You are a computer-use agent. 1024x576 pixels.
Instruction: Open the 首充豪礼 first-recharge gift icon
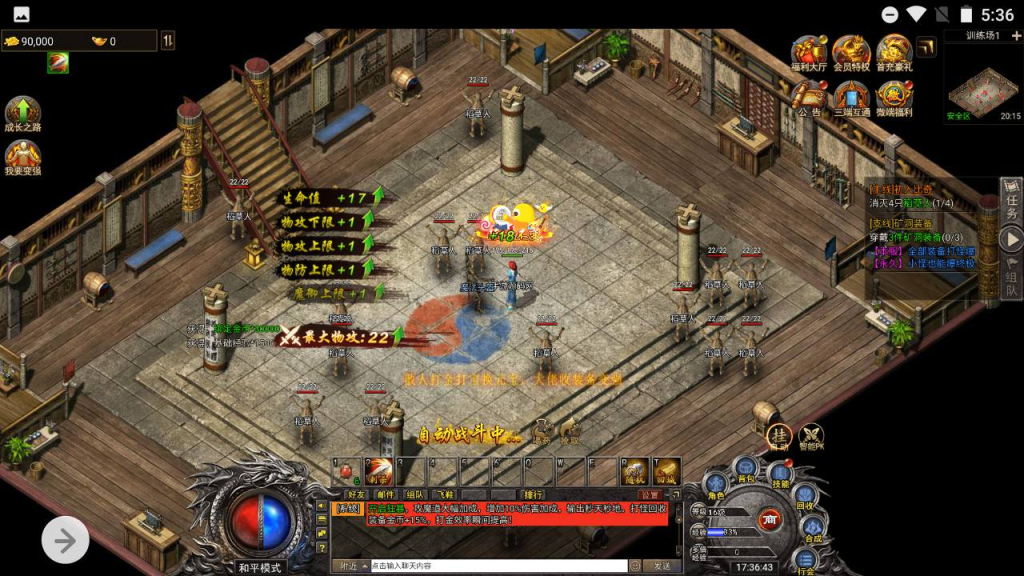tap(894, 52)
